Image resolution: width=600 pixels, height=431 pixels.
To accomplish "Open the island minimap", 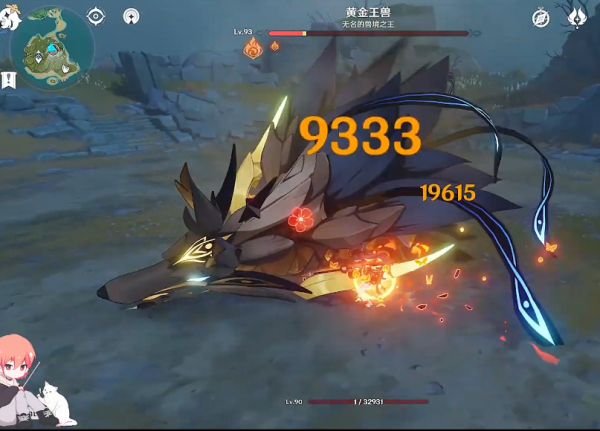I will pos(52,48).
